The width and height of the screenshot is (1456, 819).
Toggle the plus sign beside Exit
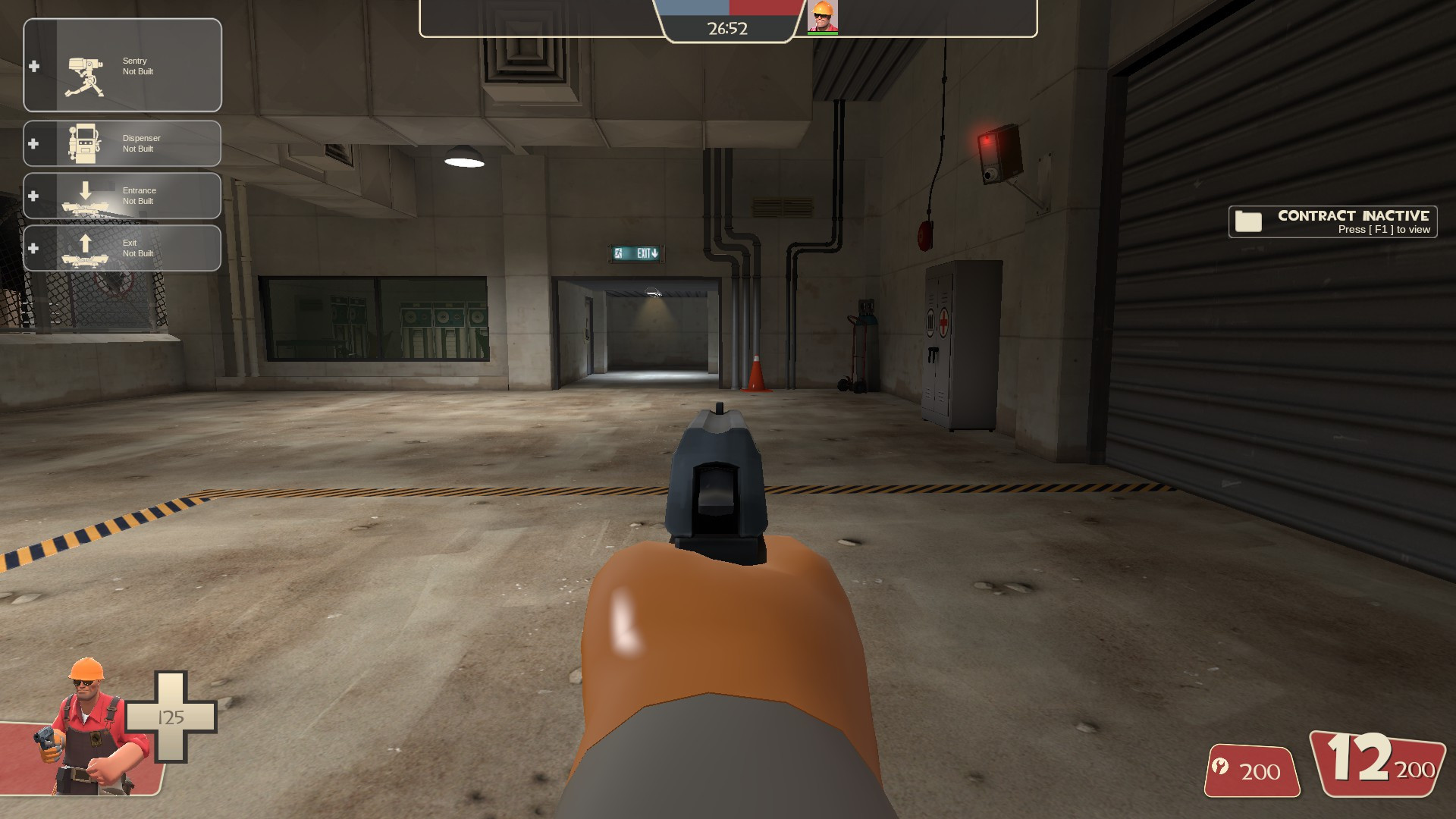(x=33, y=247)
